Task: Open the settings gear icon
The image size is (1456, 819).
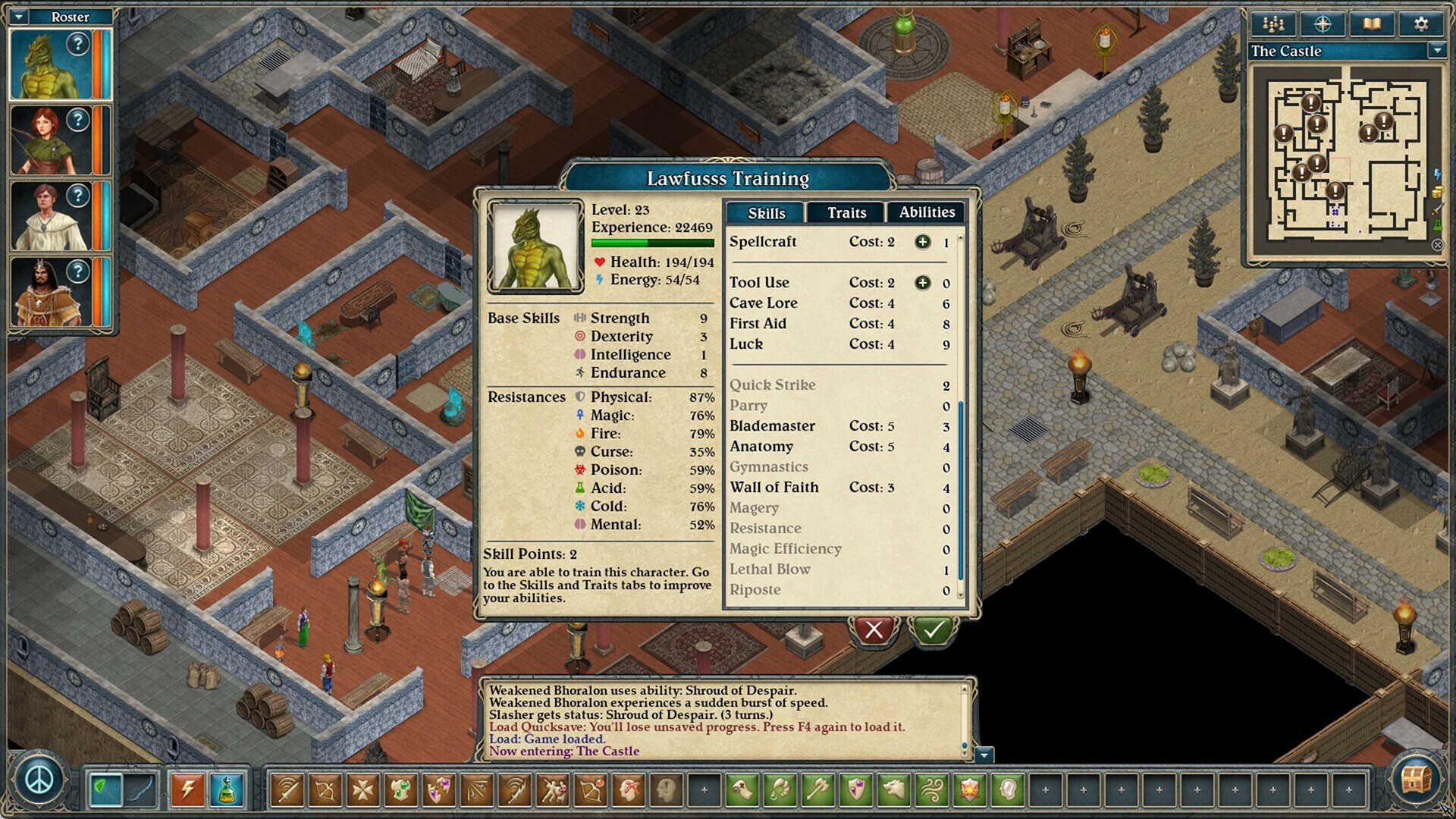Action: 1420,24
